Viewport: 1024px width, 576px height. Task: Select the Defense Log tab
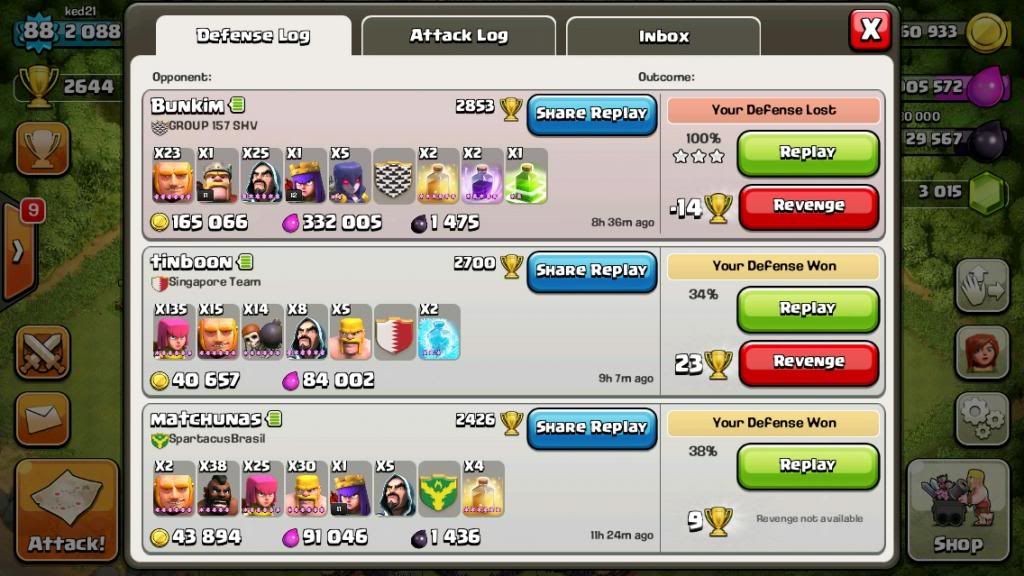pyautogui.click(x=253, y=36)
